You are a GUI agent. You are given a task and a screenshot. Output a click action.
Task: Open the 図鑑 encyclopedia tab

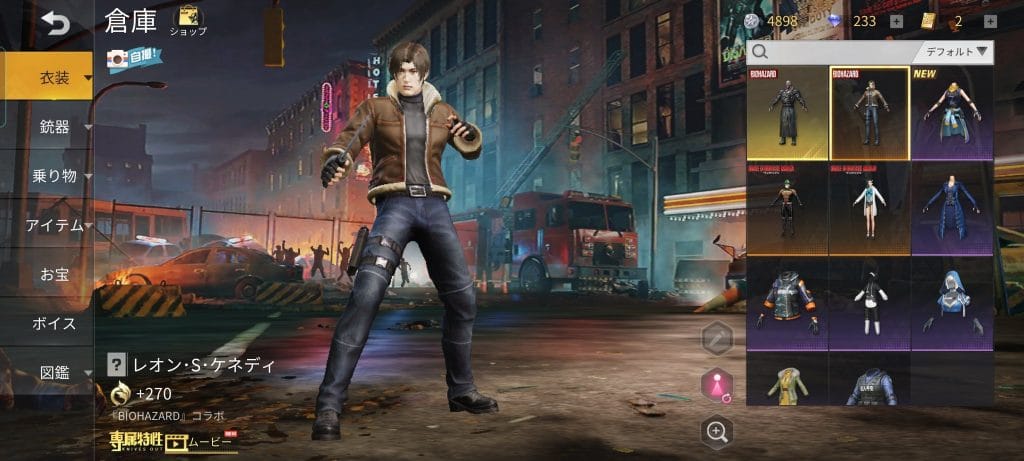coord(54,373)
